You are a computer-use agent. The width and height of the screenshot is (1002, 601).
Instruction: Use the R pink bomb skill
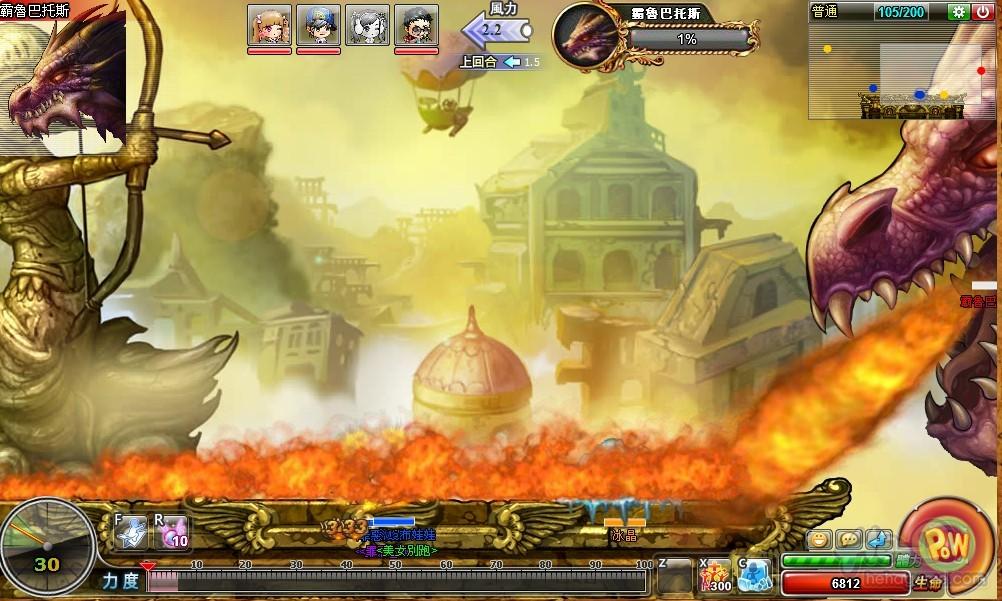pyautogui.click(x=171, y=533)
